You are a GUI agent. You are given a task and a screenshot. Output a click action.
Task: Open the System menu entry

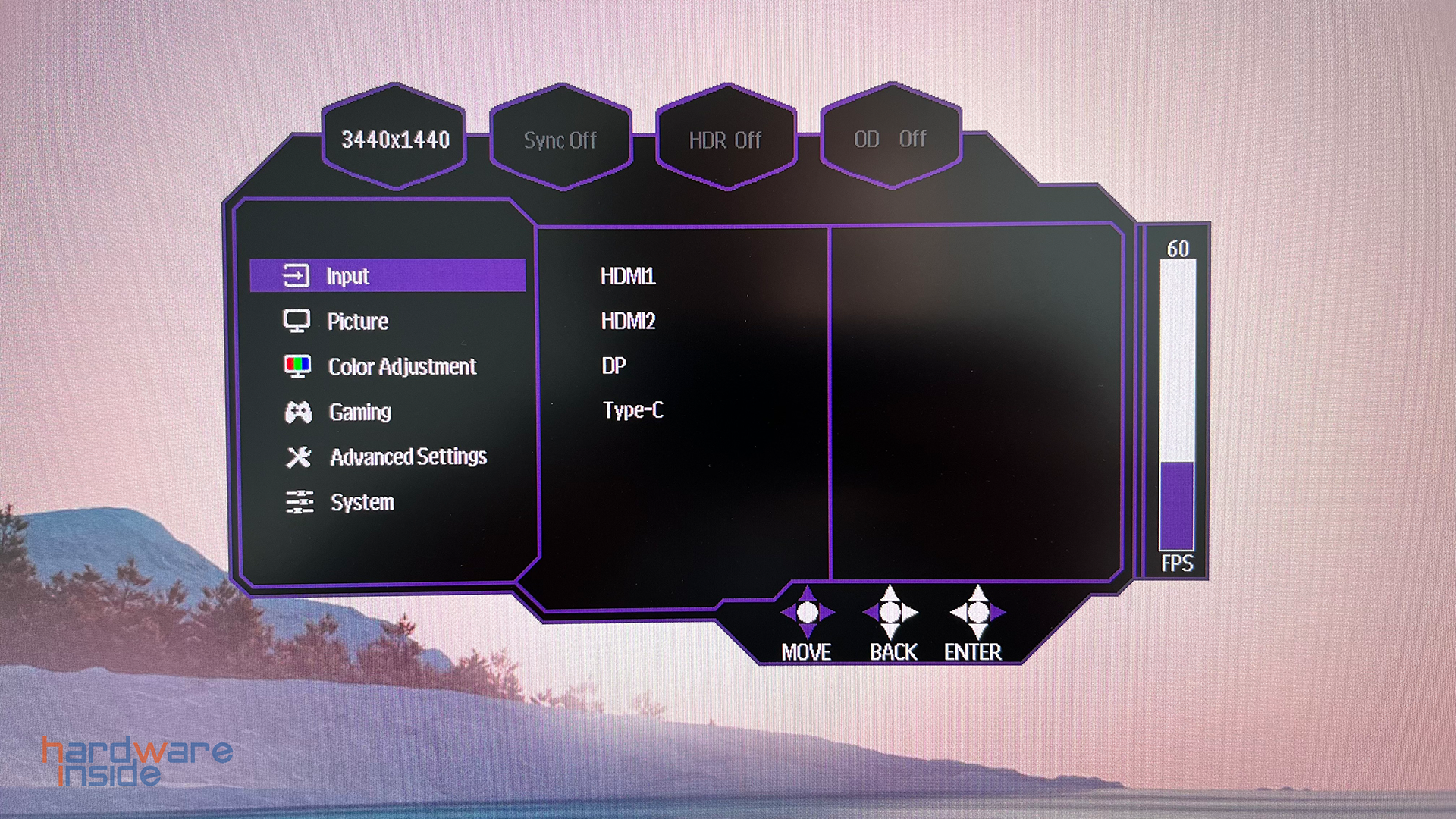361,502
